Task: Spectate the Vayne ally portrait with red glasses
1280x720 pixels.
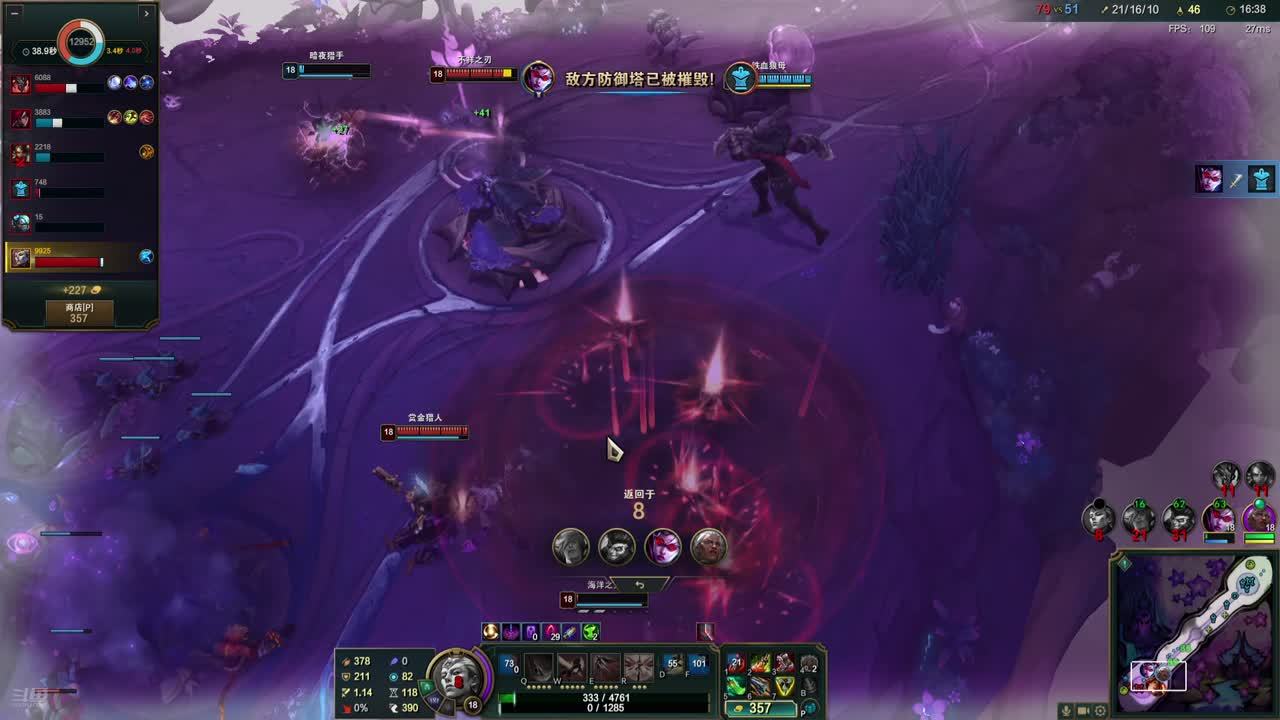Action: click(x=662, y=547)
